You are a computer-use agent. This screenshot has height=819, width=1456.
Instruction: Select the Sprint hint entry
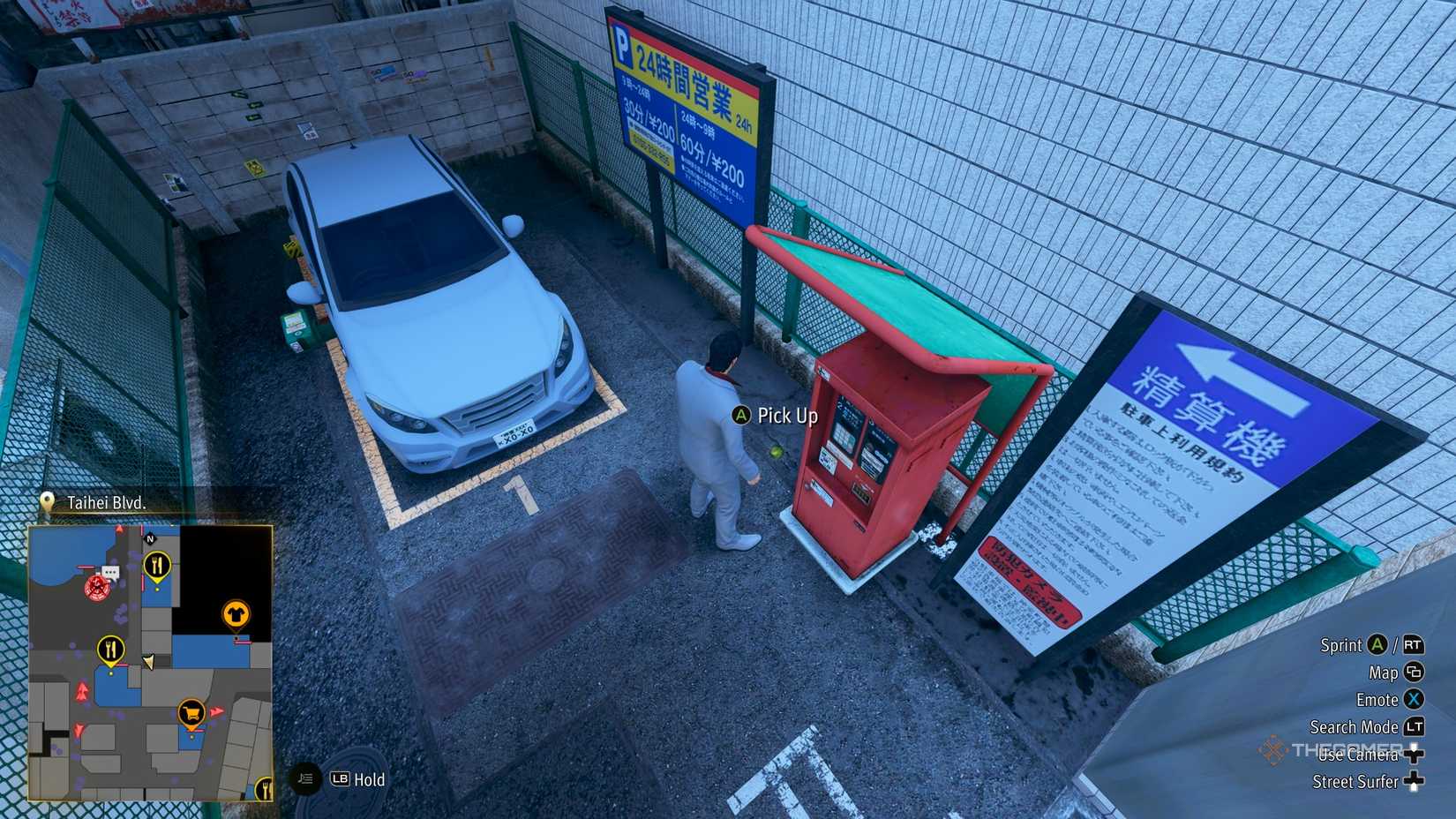click(1341, 646)
